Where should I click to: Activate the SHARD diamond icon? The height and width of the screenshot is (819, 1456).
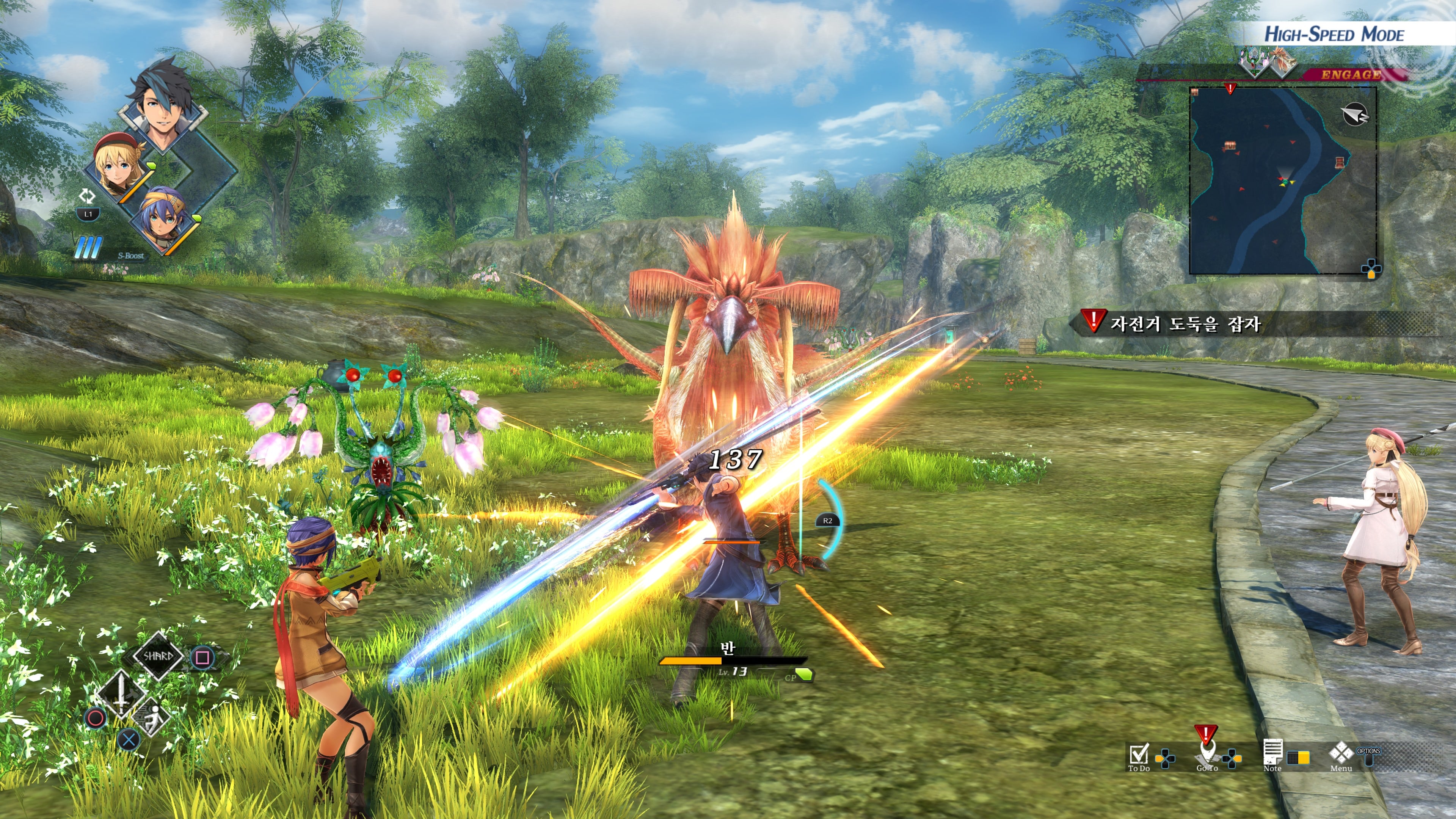pyautogui.click(x=158, y=656)
